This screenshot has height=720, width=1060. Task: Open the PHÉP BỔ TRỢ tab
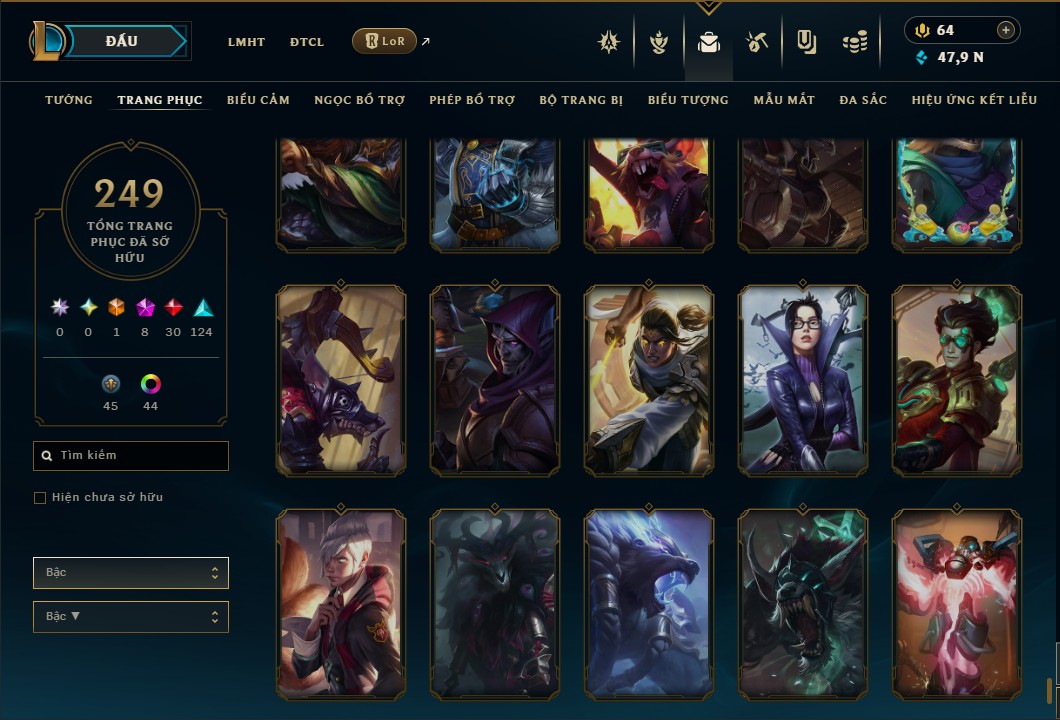coord(472,100)
